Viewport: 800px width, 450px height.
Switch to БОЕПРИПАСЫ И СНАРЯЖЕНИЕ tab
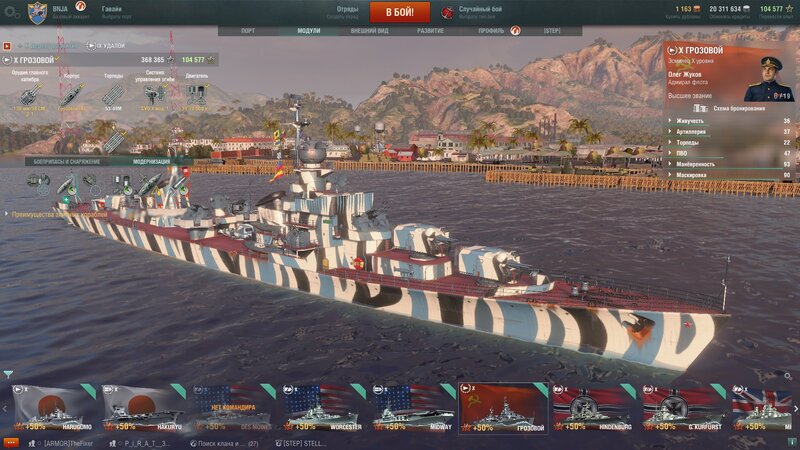67,160
